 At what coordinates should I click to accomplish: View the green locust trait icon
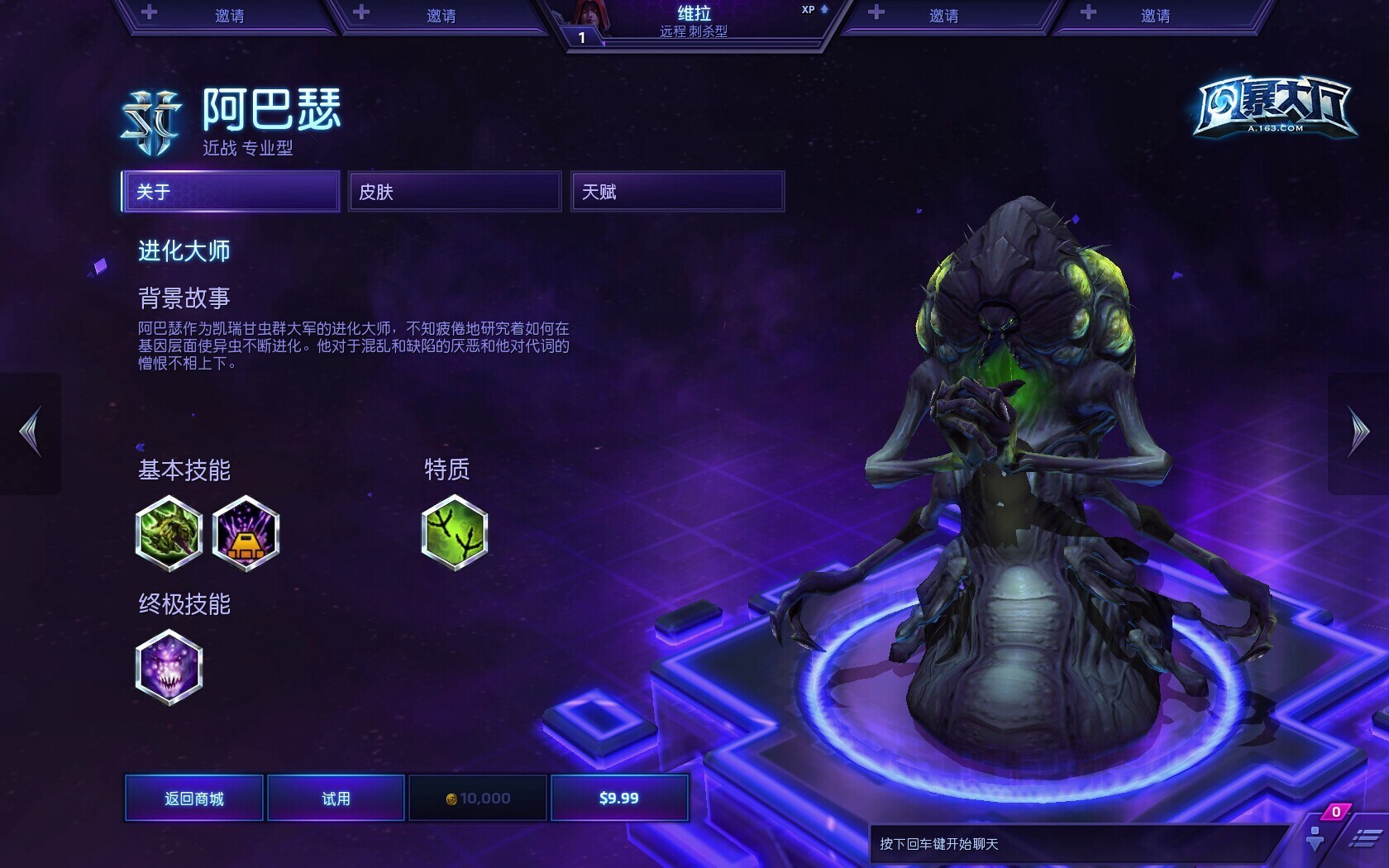click(455, 533)
